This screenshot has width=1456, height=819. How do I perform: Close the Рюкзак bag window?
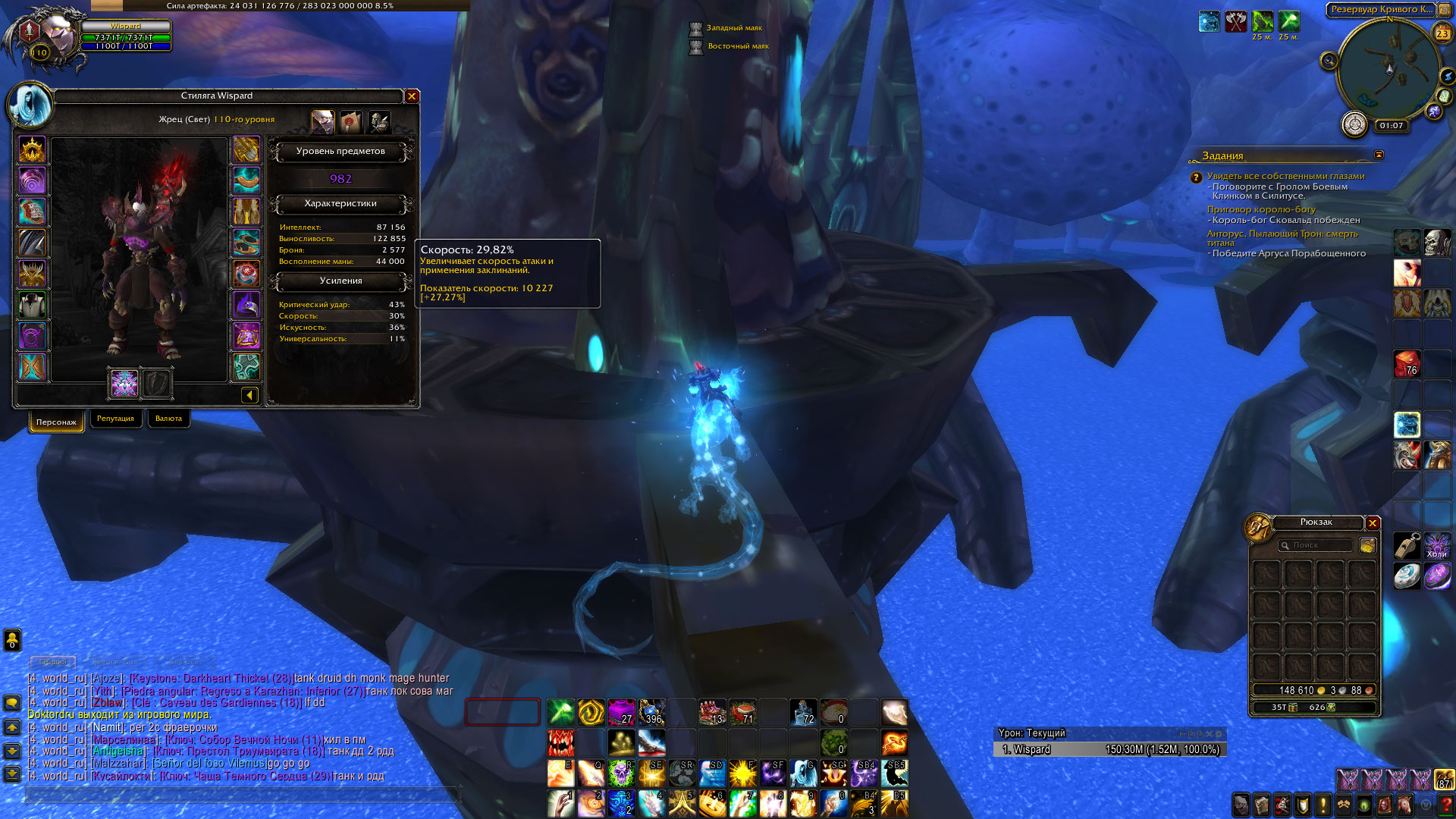pyautogui.click(x=1373, y=523)
